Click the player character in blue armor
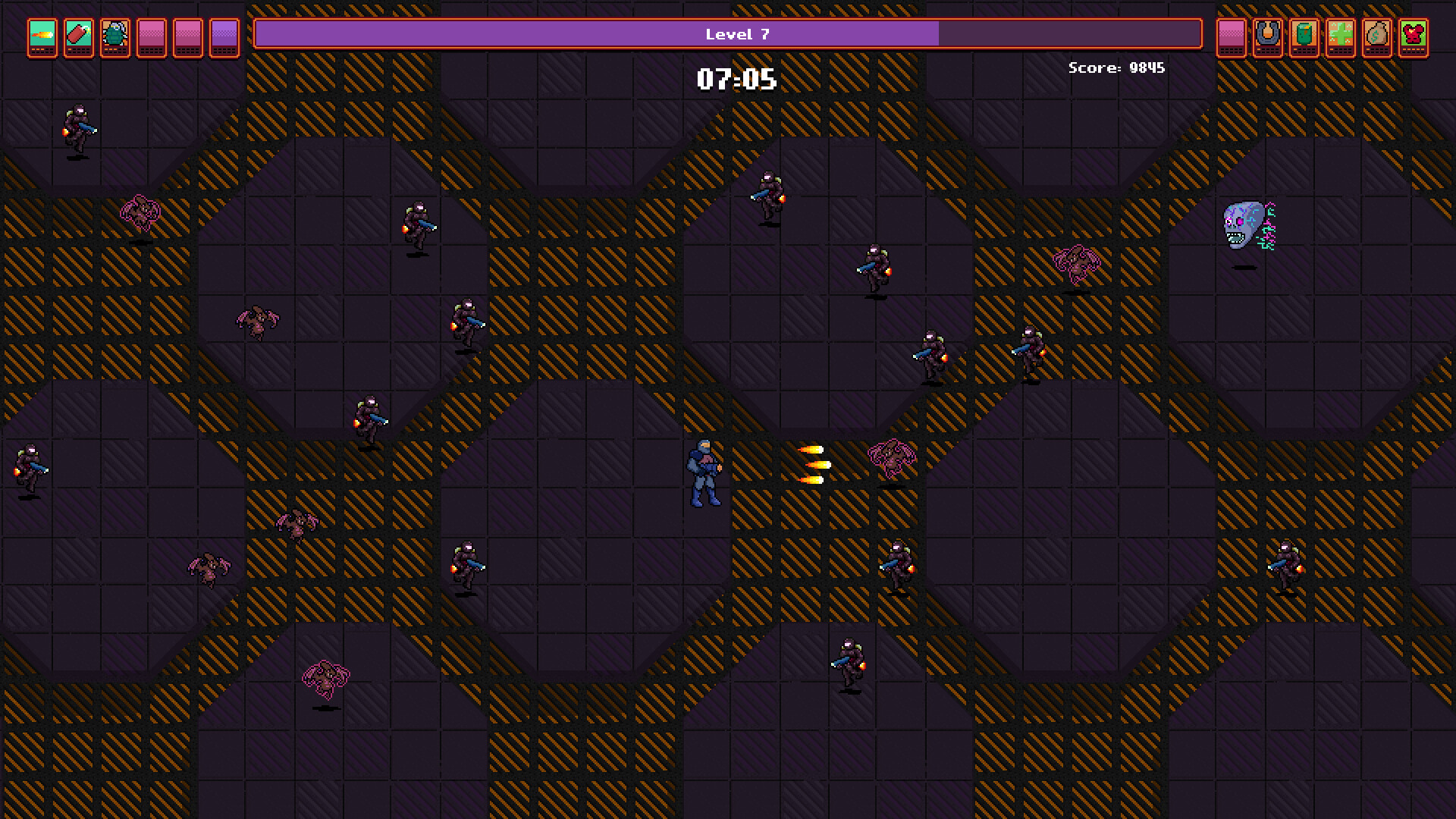Screen dimensions: 1456x819 (704, 474)
